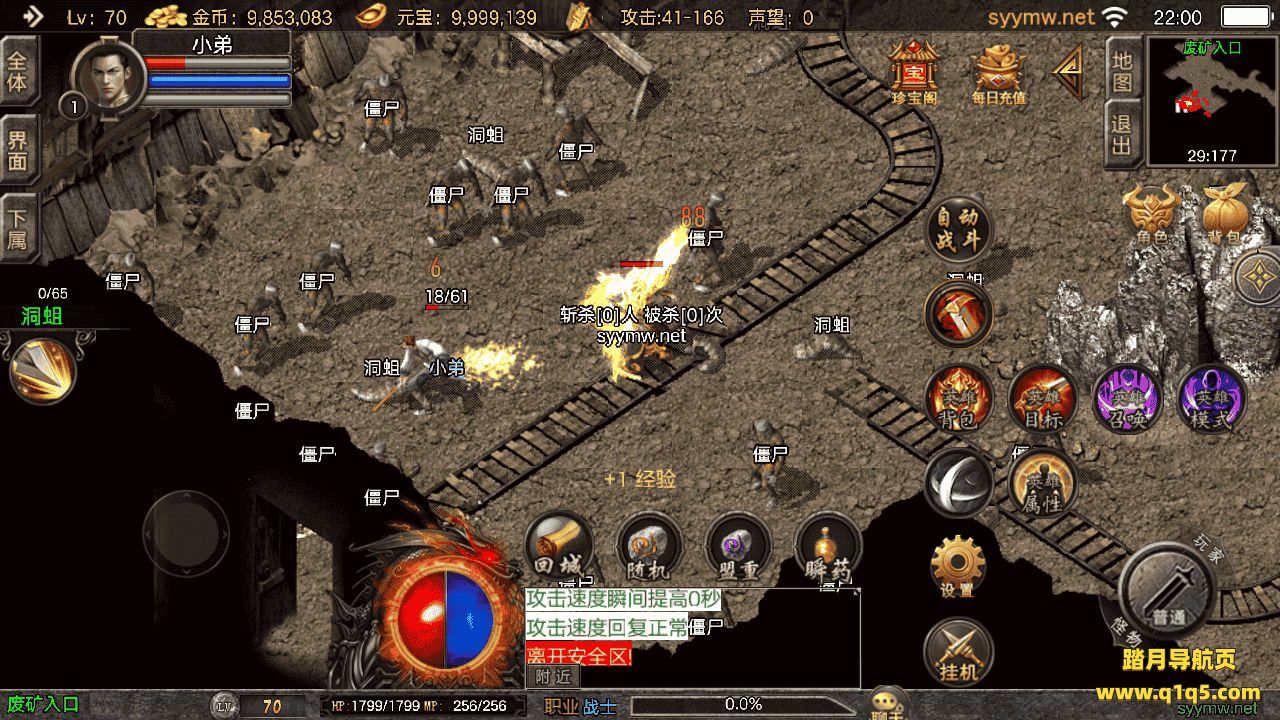
Task: Click the 废矿入口 minimap
Action: pyautogui.click(x=1211, y=102)
